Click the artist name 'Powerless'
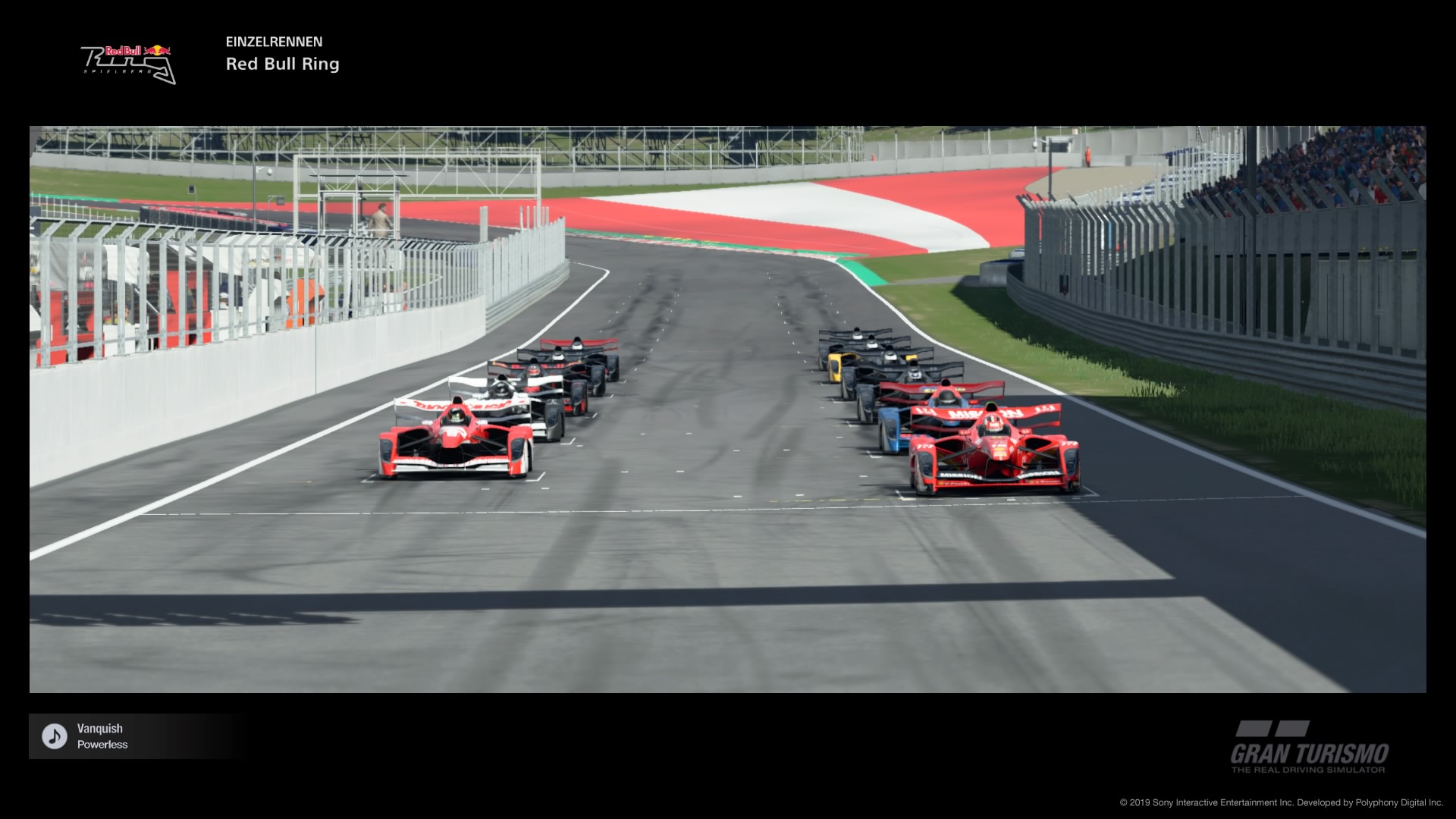 [x=102, y=745]
